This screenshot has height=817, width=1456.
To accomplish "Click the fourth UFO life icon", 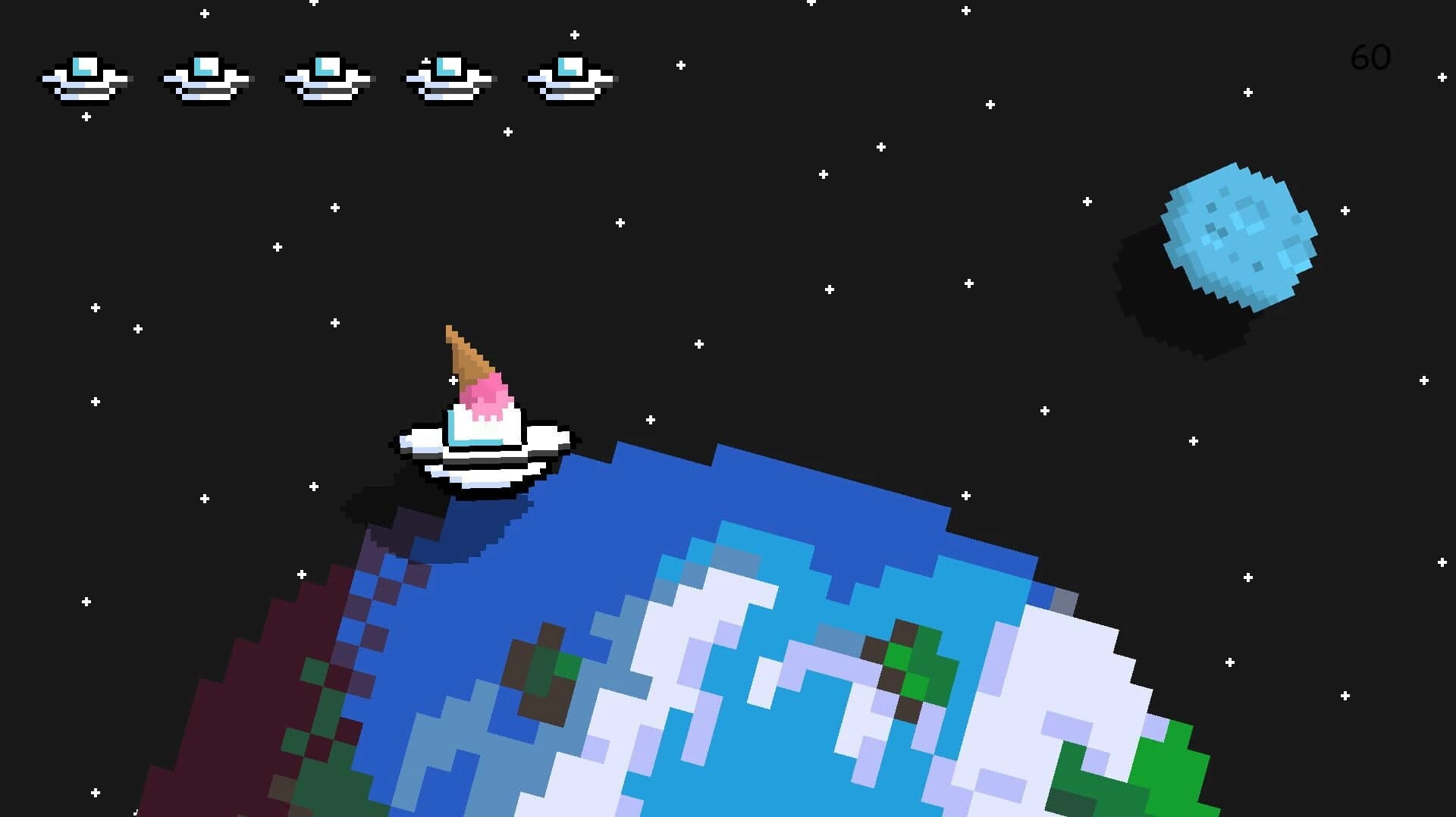I will (447, 78).
